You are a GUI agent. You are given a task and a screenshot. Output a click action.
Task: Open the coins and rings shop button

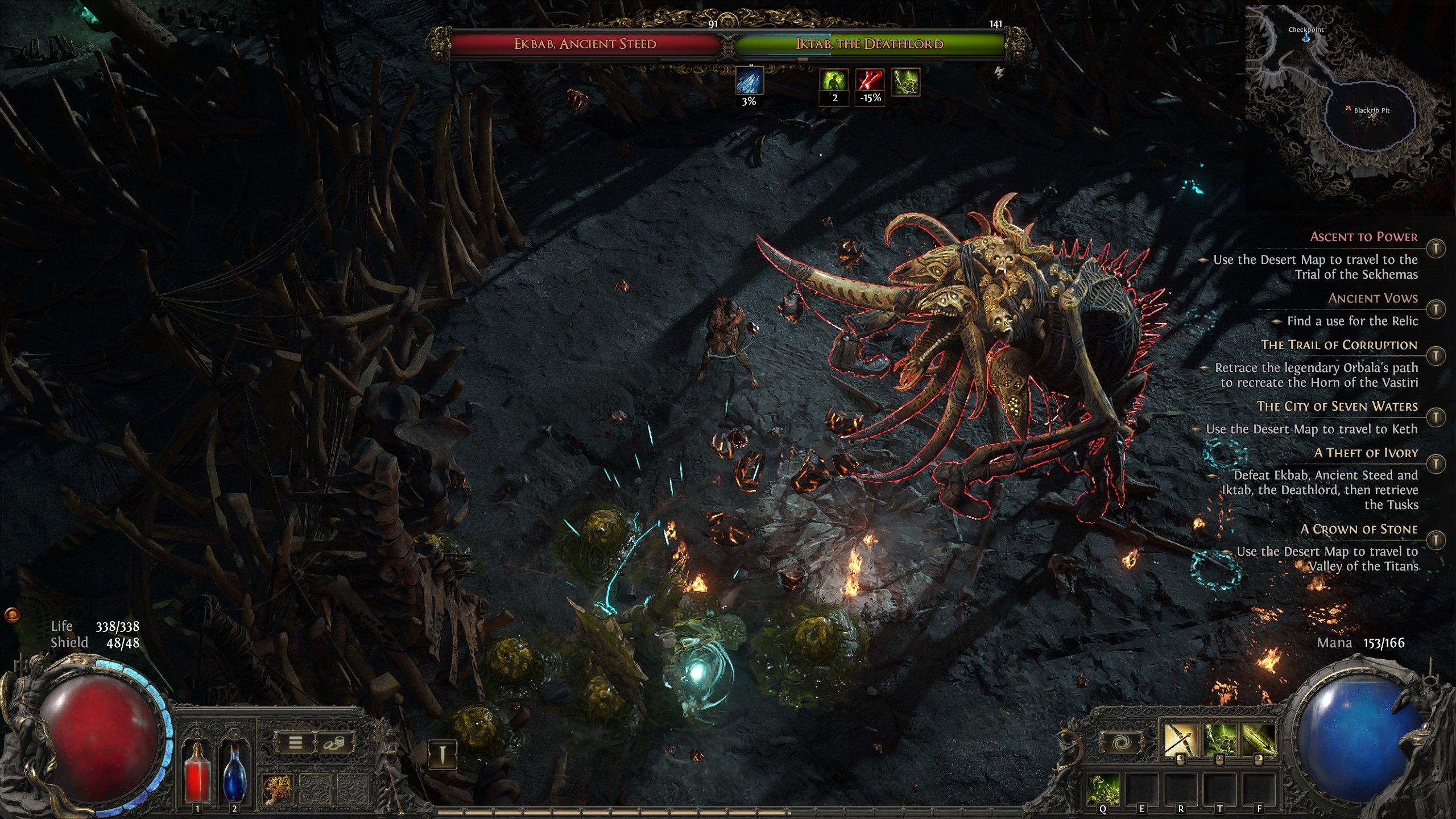click(334, 743)
